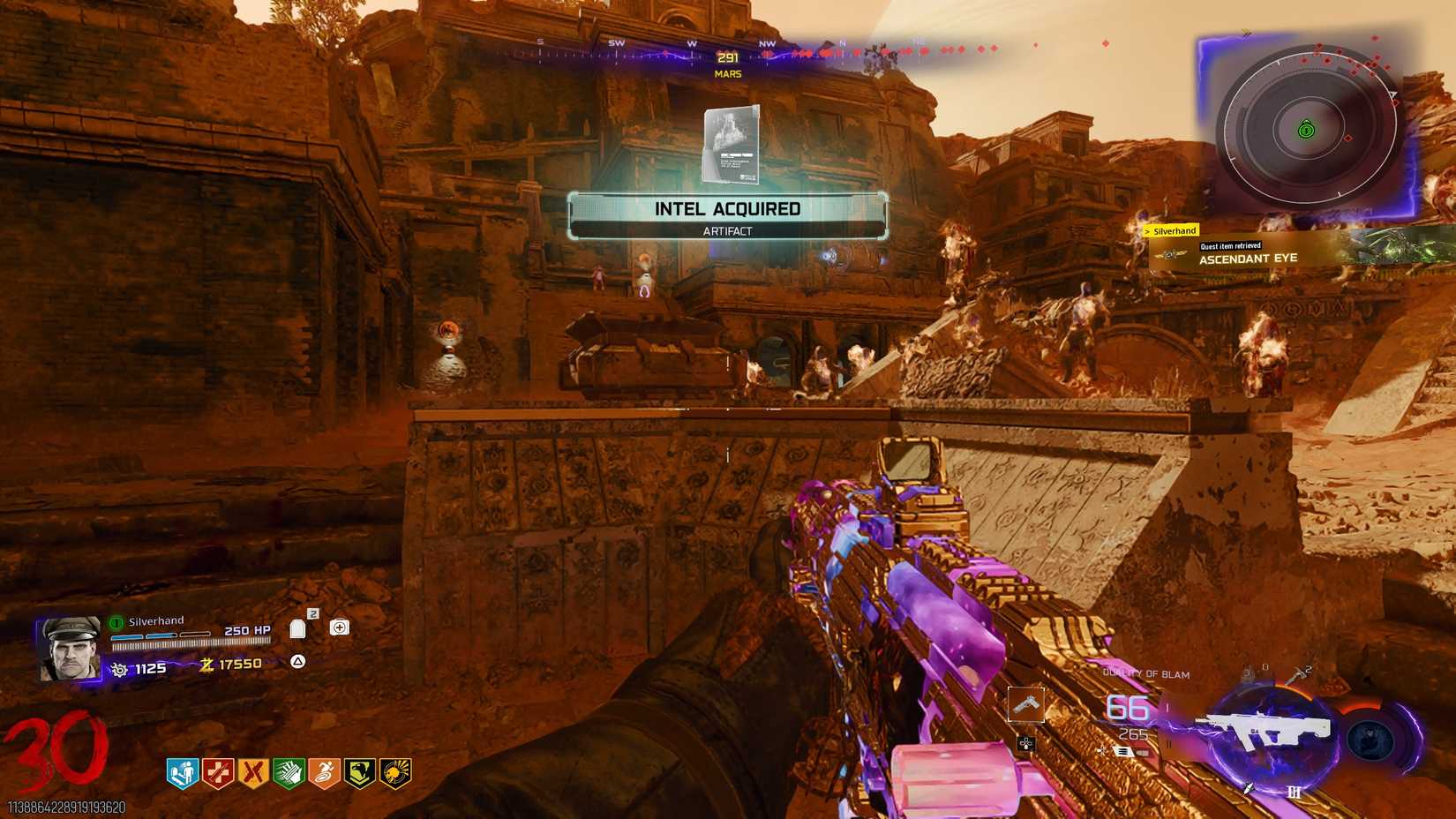Select the first aid kit icon
Image resolution: width=1456 pixels, height=819 pixels.
pyautogui.click(x=340, y=626)
